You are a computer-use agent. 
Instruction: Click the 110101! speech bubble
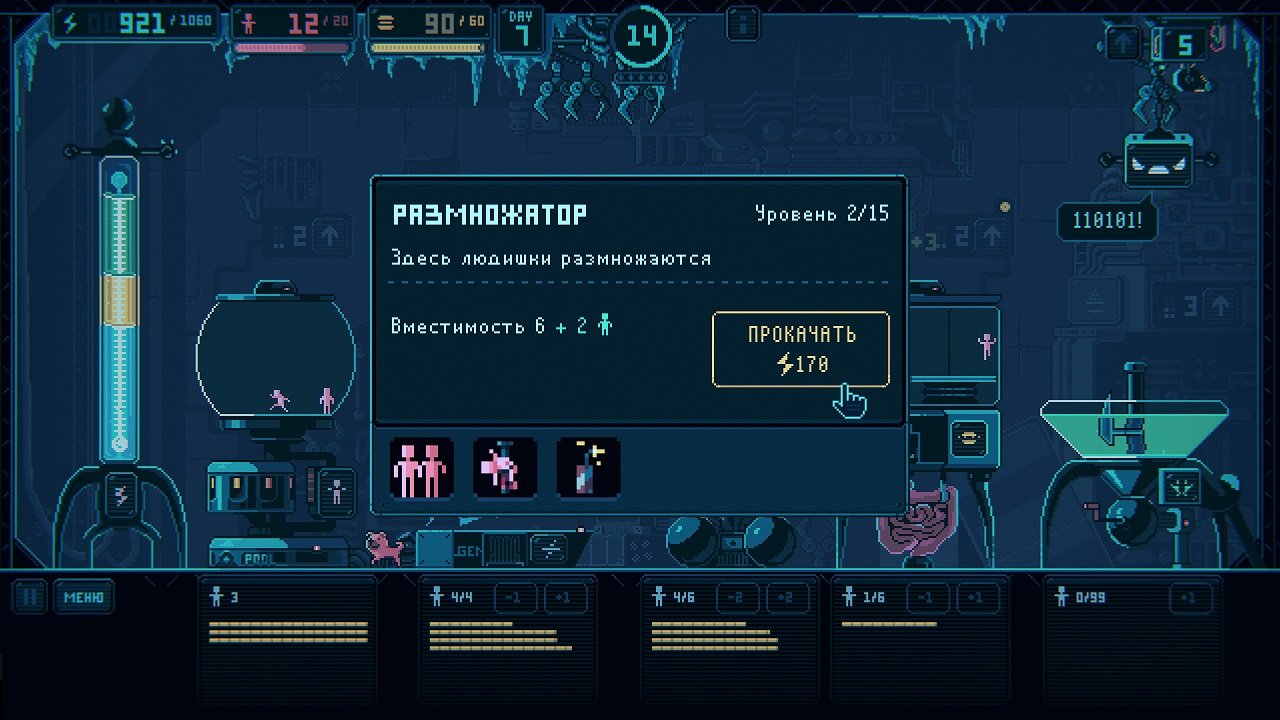[x=1107, y=221]
